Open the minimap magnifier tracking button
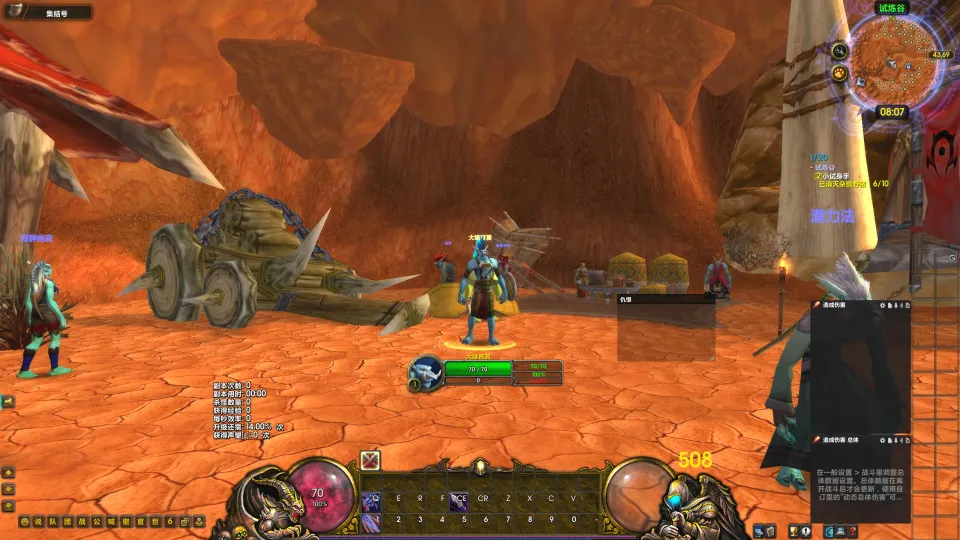Viewport: 960px width, 540px height. 840,51
